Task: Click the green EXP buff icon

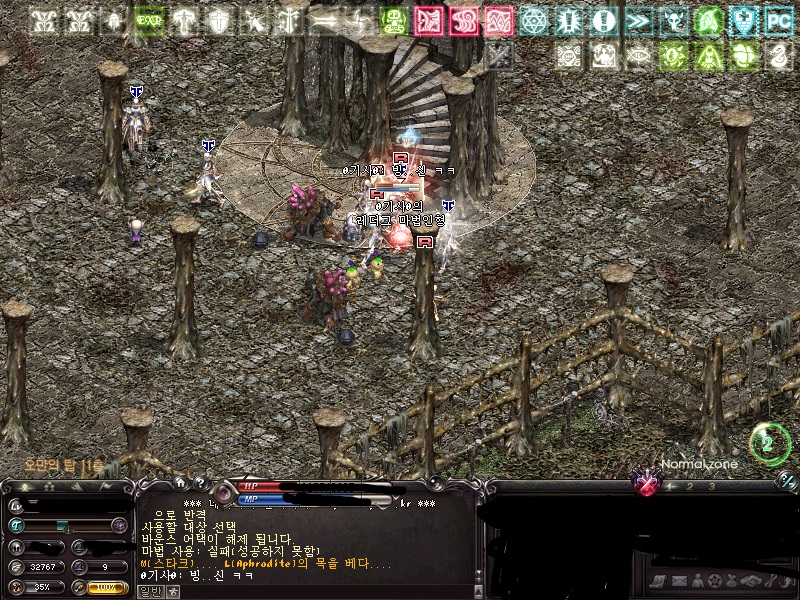Action: 150,20
